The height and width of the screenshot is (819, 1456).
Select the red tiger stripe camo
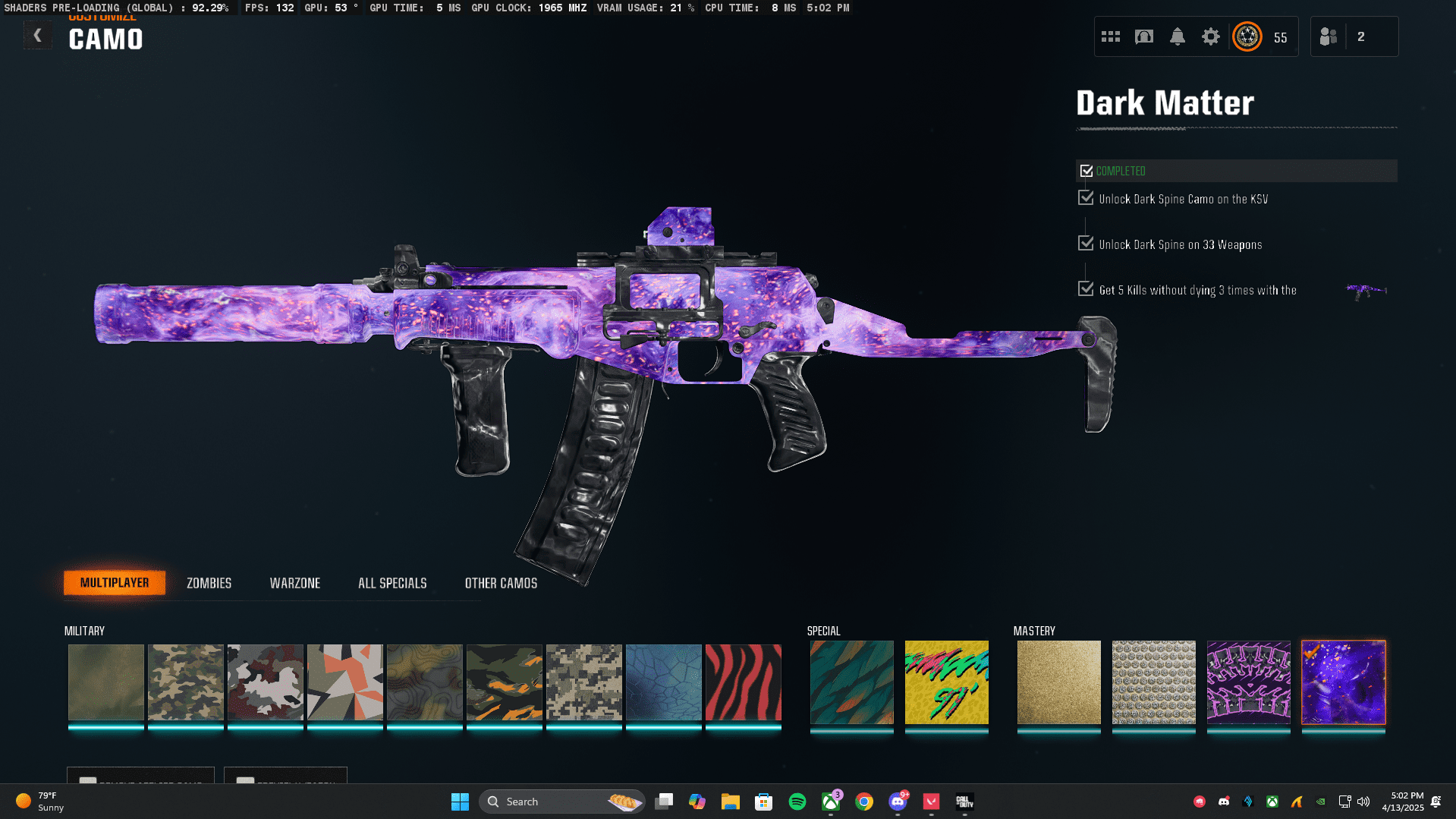743,682
